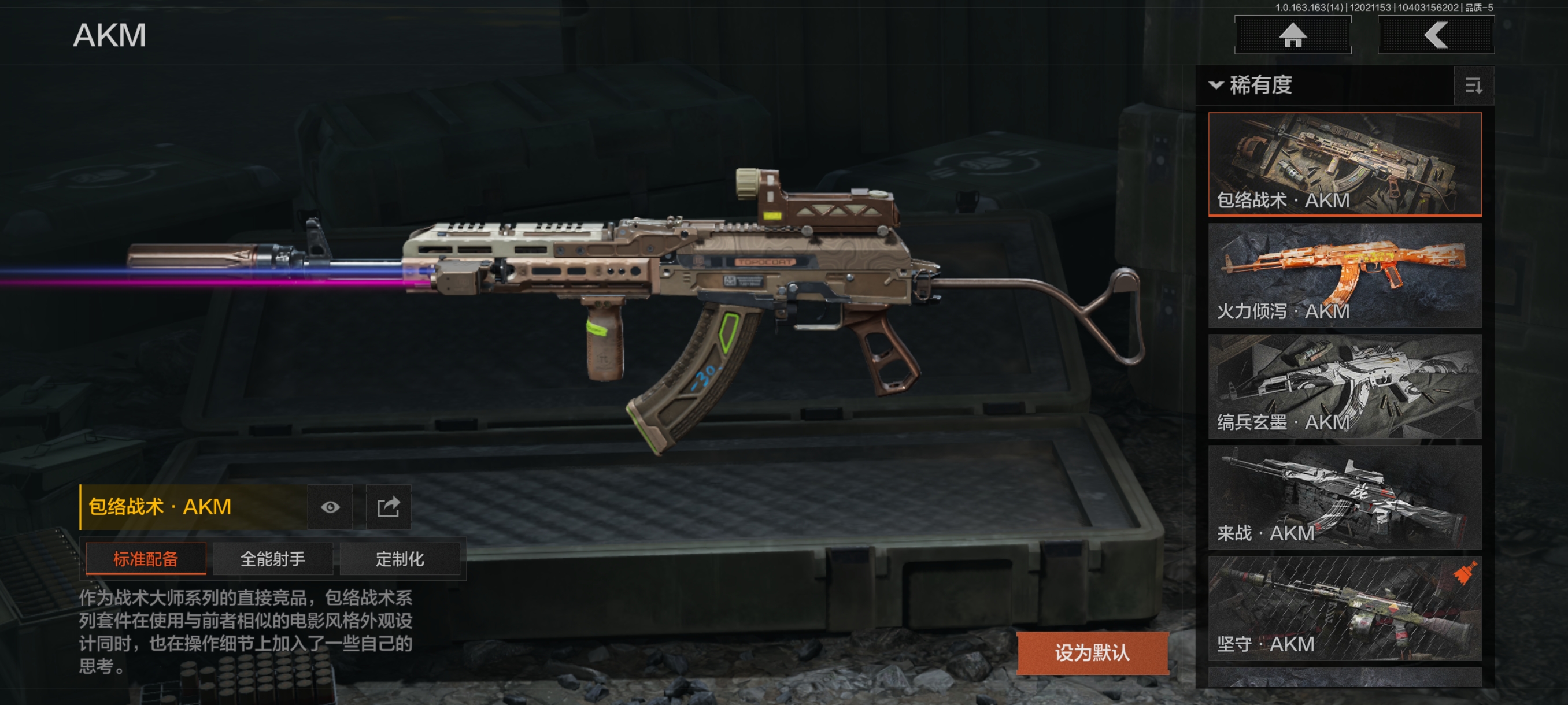Viewport: 1568px width, 705px height.
Task: Pick the 缟兵玄墨 · AKM skin
Action: tap(1344, 386)
